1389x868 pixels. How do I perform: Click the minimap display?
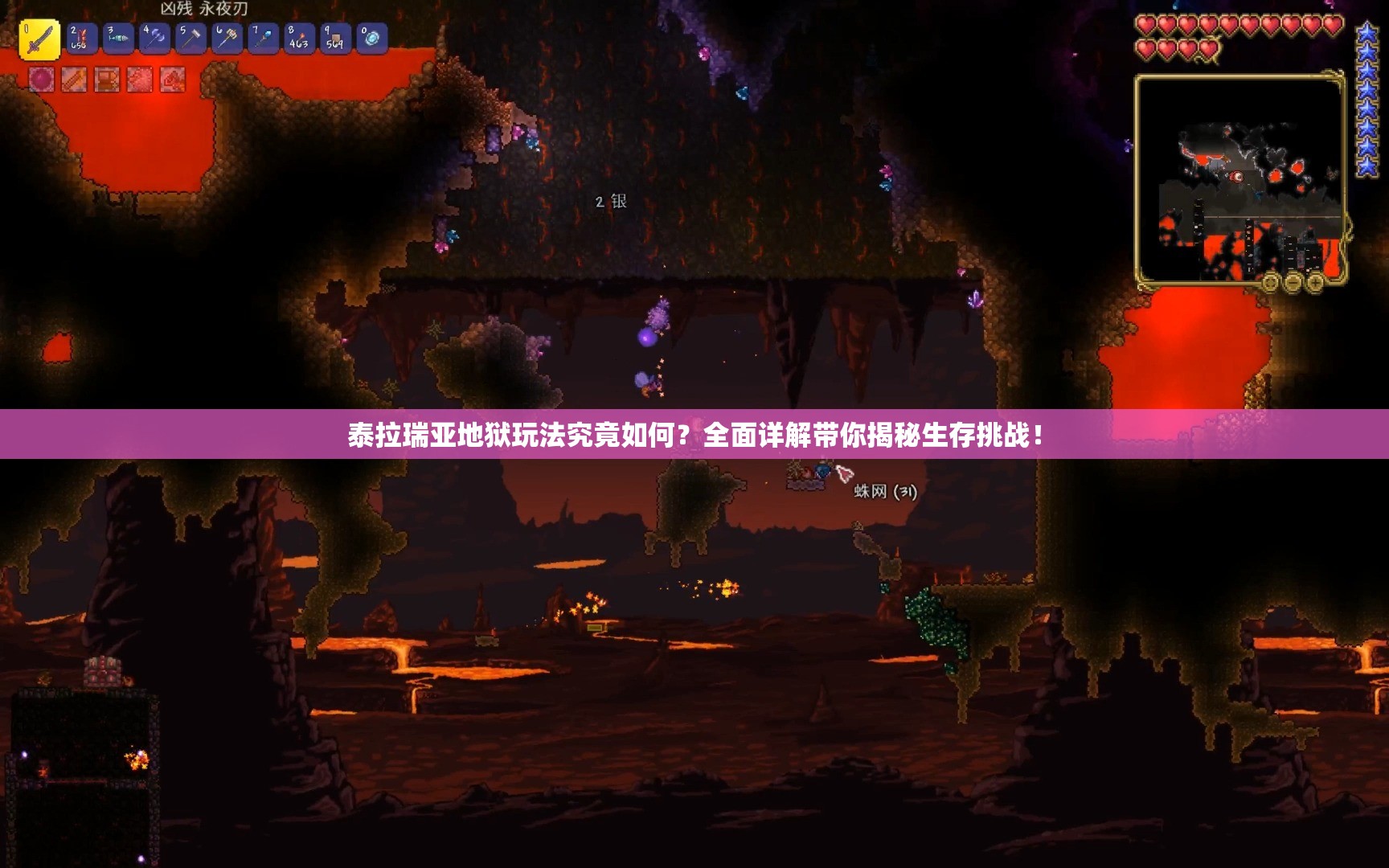pos(1240,178)
